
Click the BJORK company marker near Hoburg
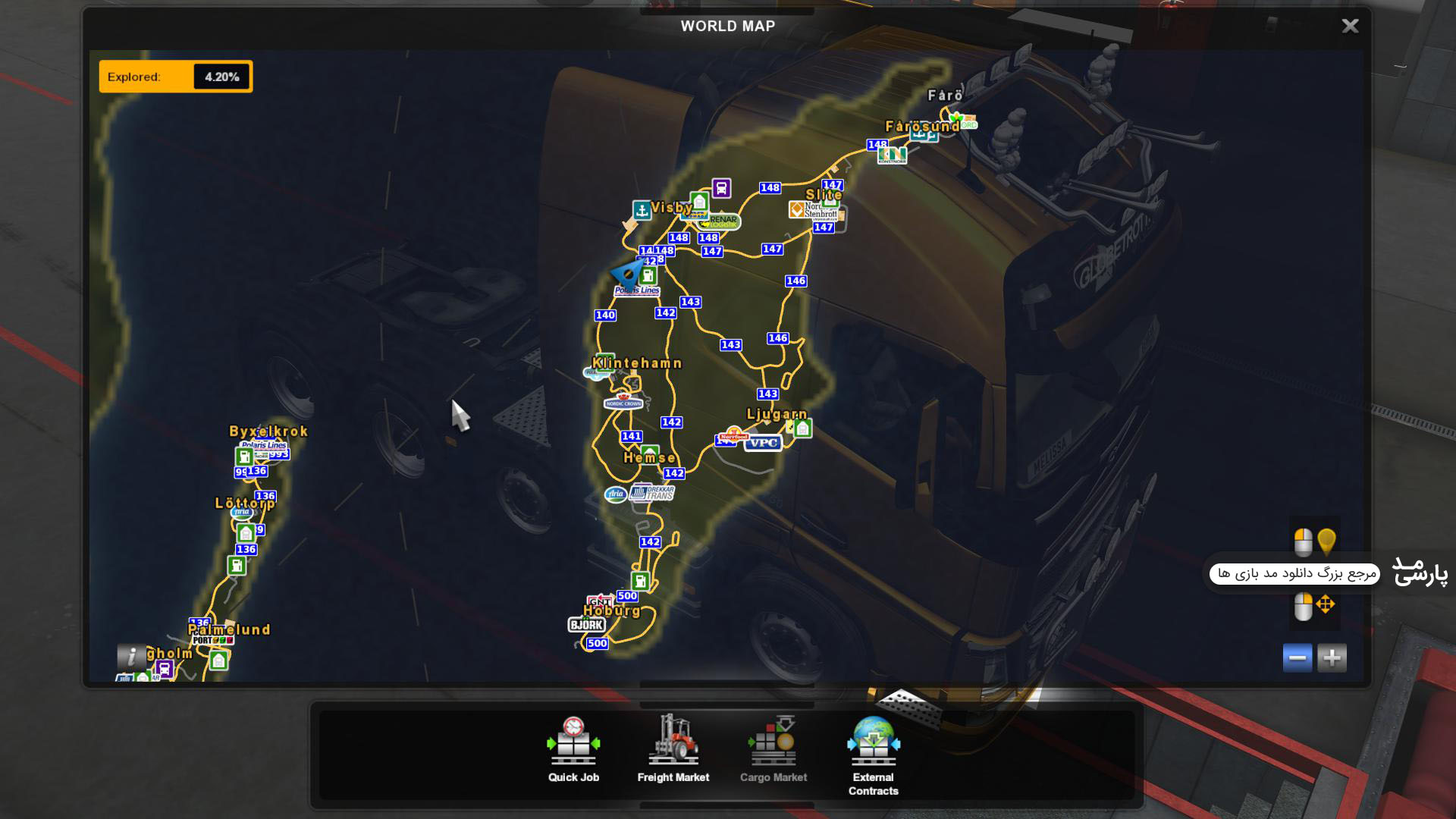pos(586,625)
